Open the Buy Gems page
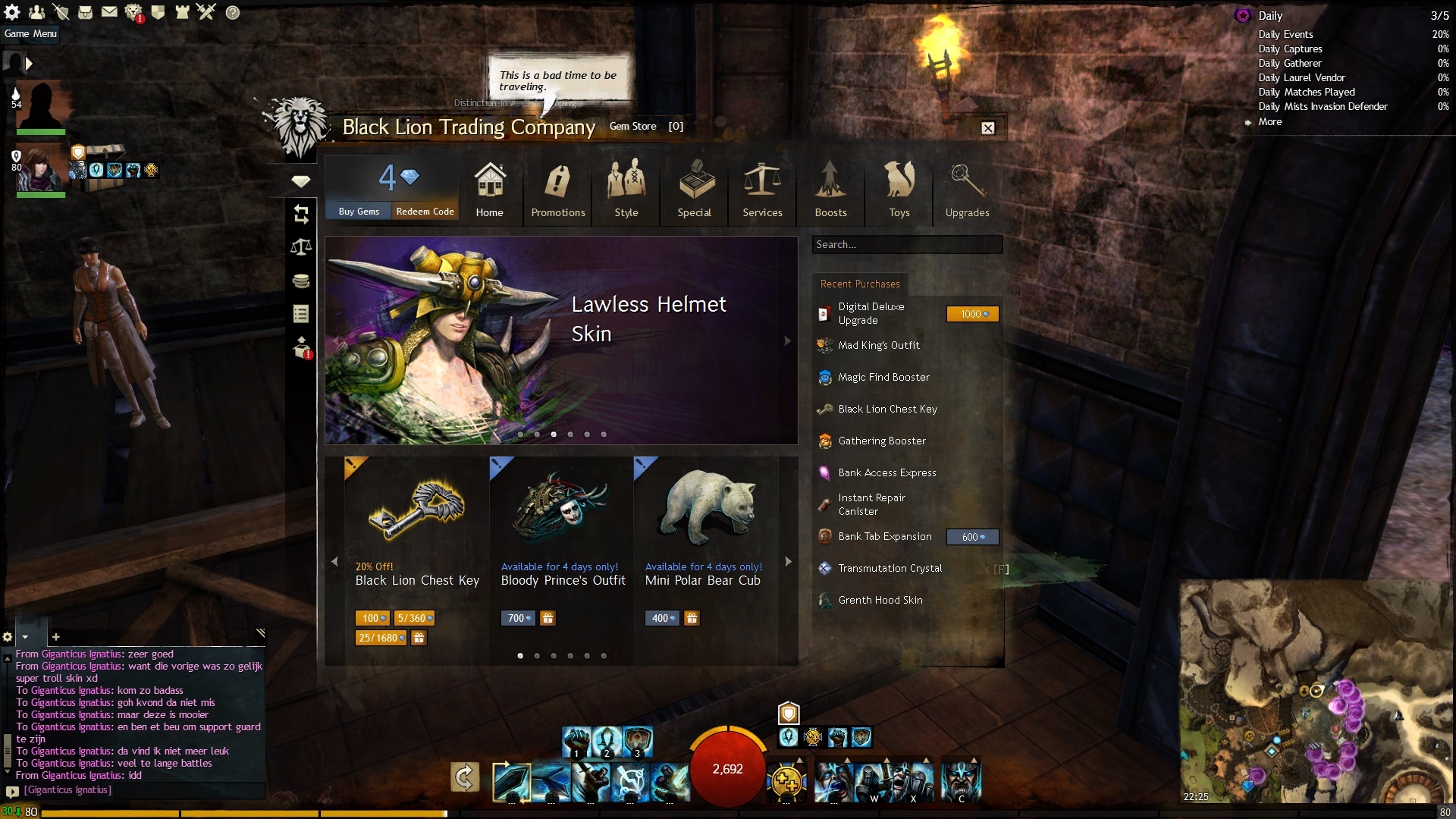This screenshot has height=819, width=1456. [359, 212]
